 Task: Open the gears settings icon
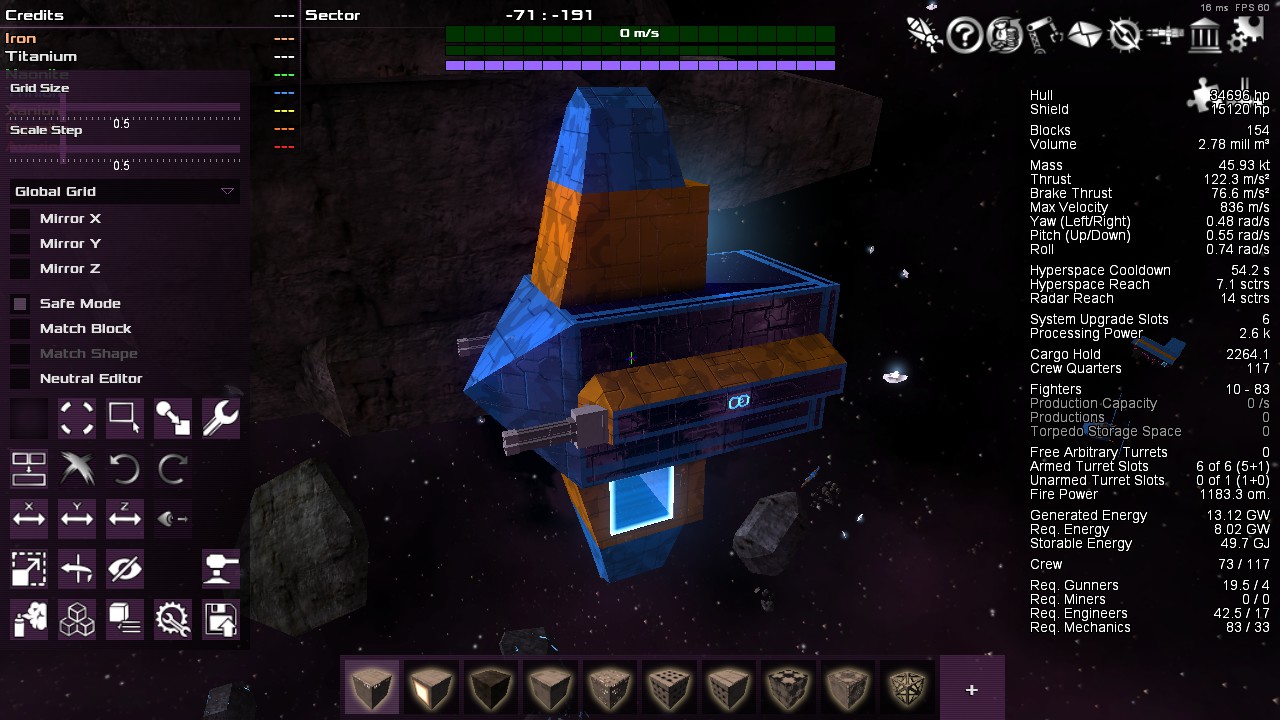pos(1245,36)
